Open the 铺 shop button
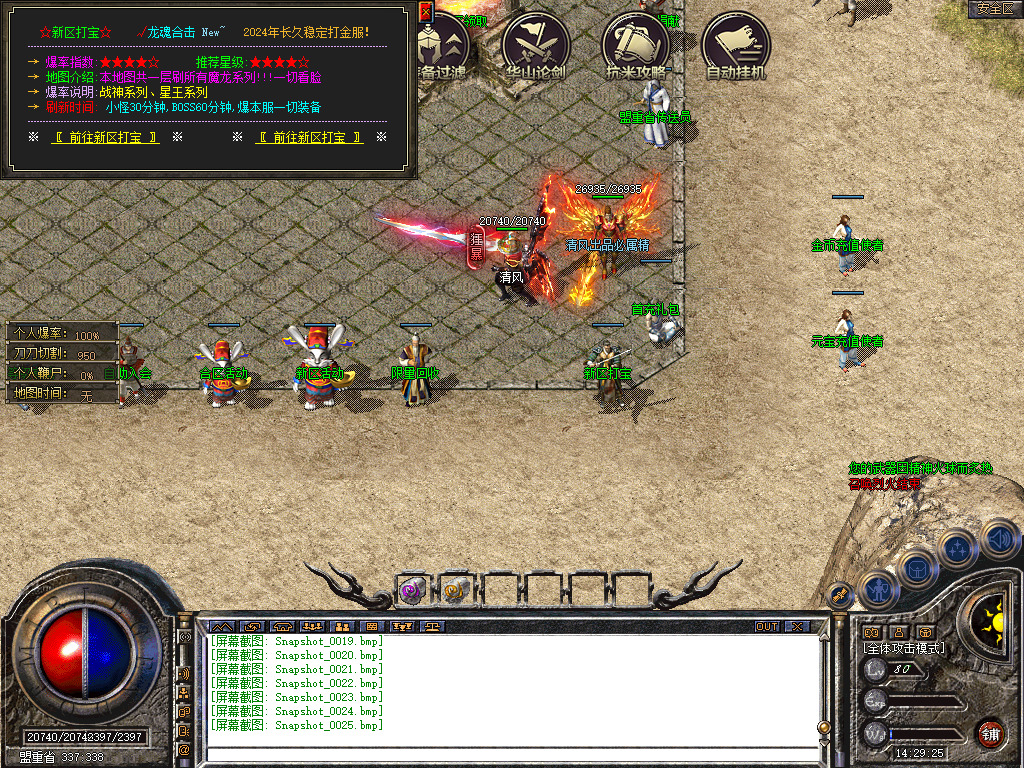Image resolution: width=1024 pixels, height=768 pixels. pyautogui.click(x=990, y=732)
